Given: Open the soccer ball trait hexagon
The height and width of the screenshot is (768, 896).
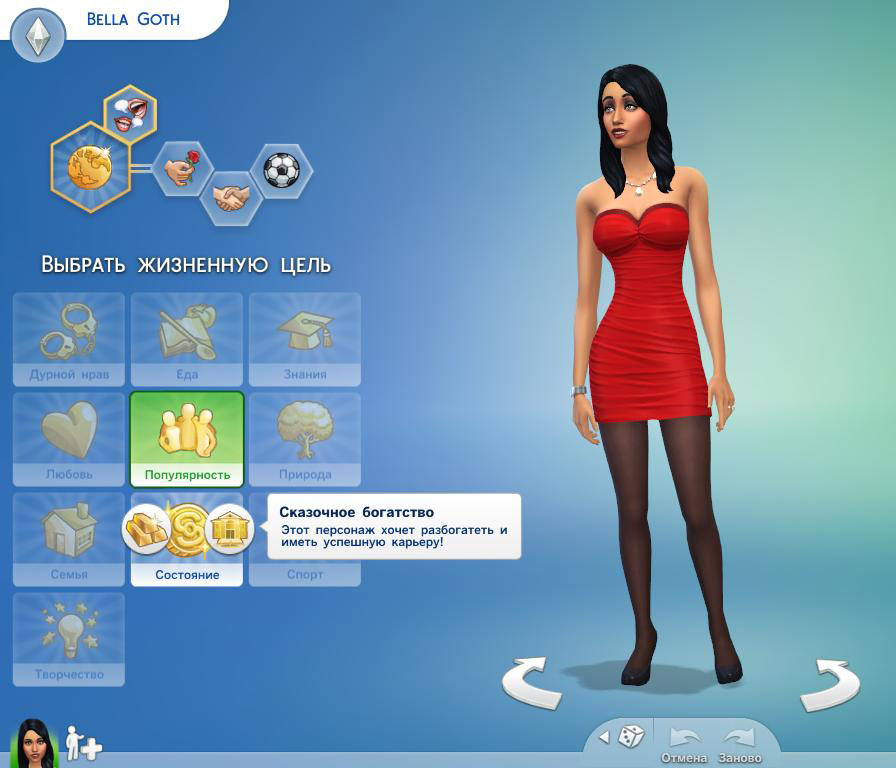Looking at the screenshot, I should coord(281,170).
